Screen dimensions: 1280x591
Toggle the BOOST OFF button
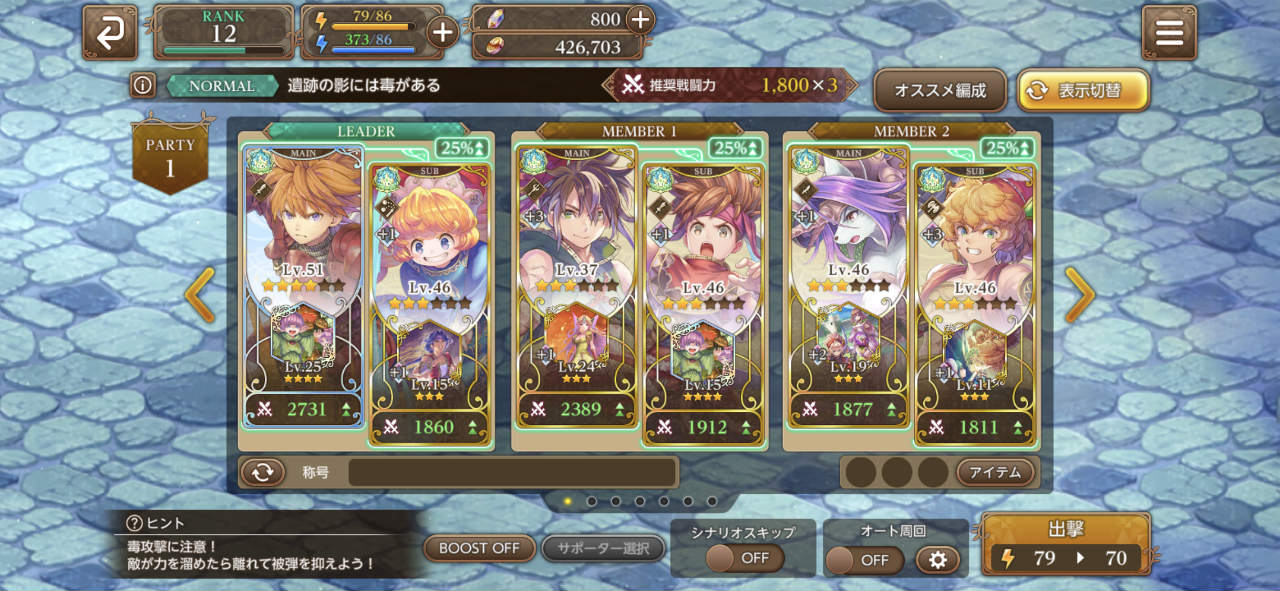point(479,548)
